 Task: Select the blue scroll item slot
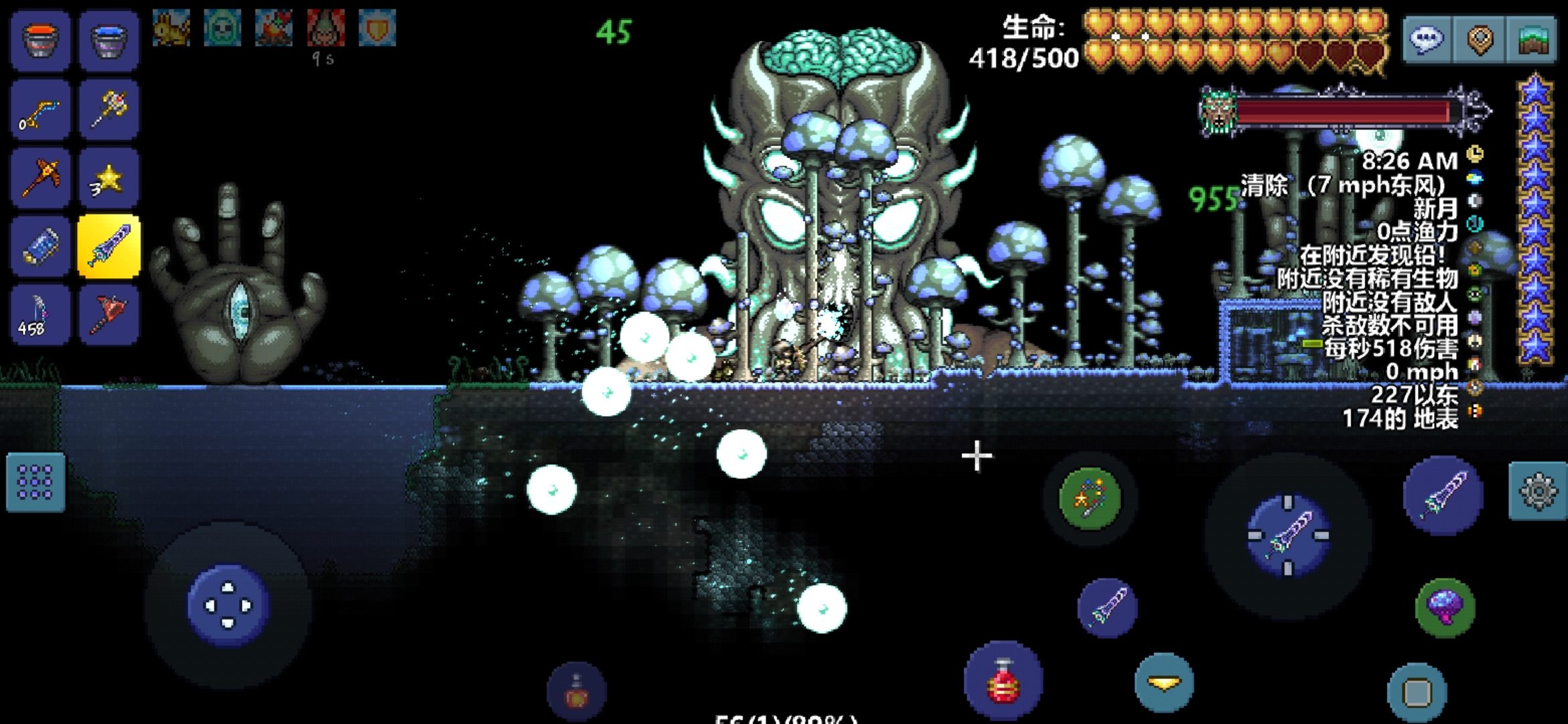coord(40,247)
